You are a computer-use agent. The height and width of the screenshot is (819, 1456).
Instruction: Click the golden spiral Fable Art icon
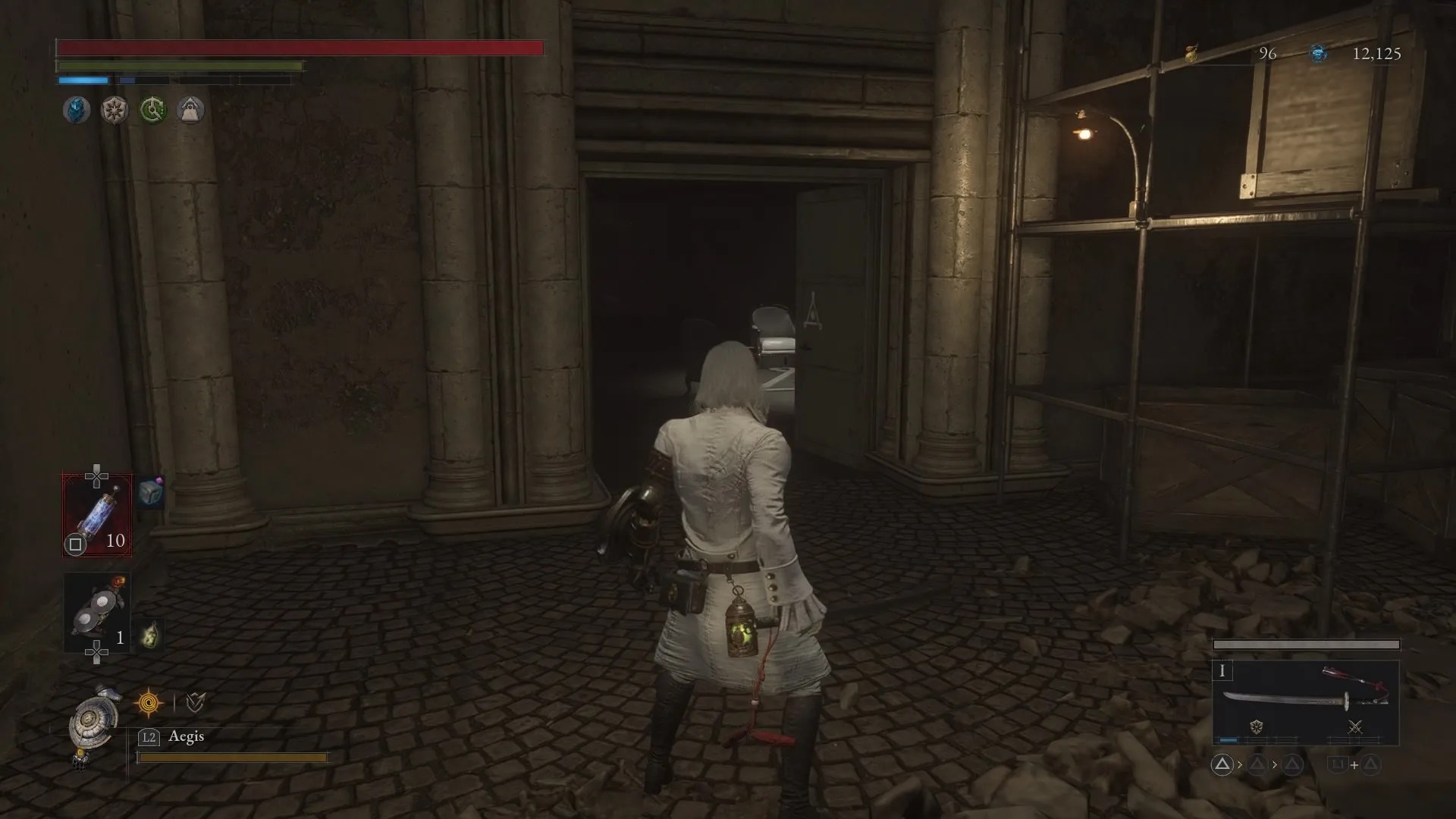point(149,701)
